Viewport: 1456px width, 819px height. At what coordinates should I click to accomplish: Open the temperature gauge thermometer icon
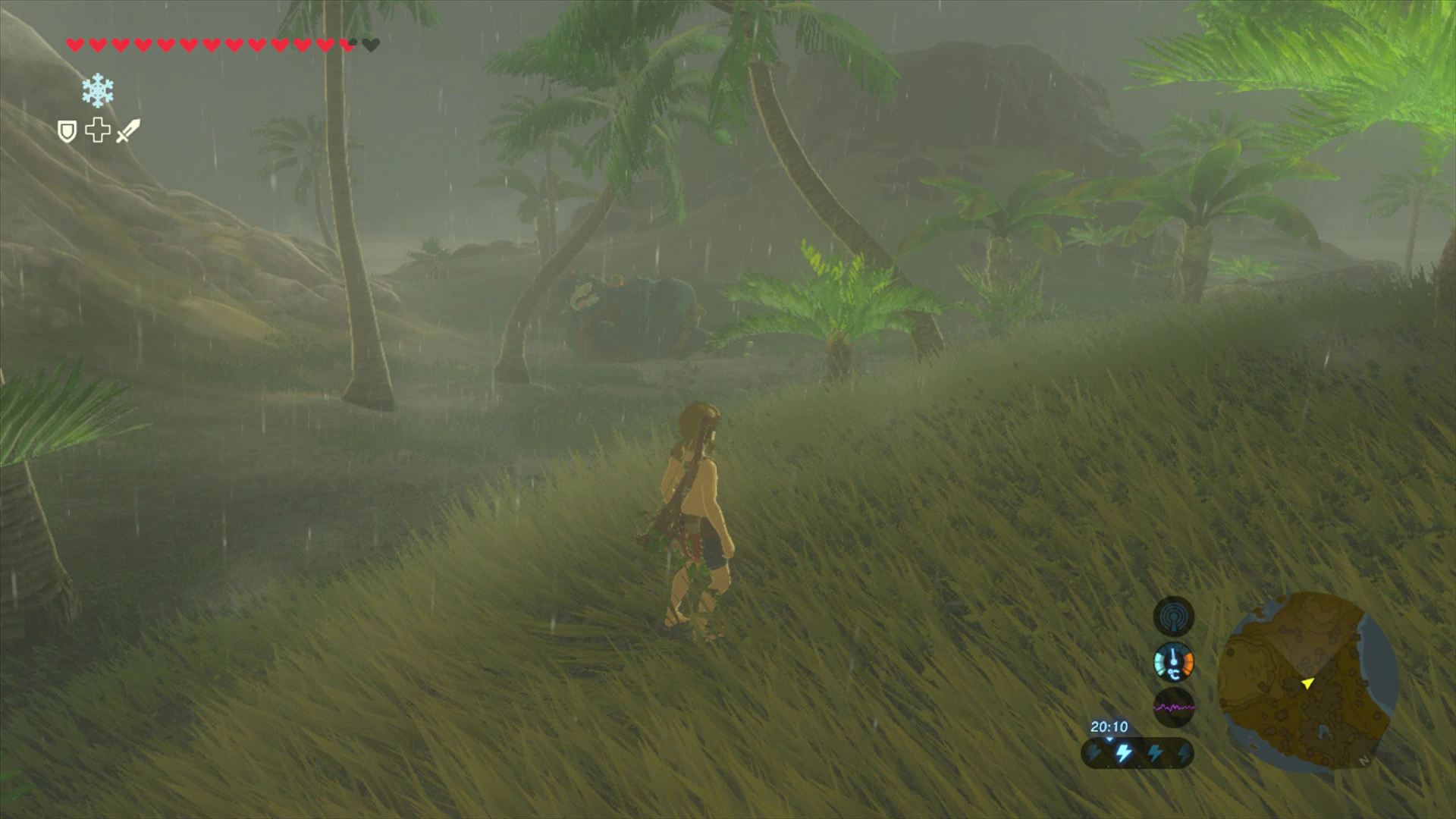[x=1172, y=661]
